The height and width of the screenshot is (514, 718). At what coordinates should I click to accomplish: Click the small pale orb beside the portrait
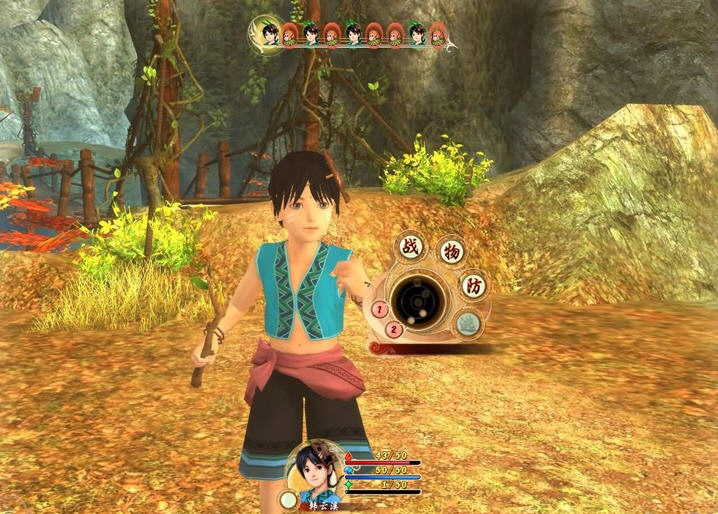coord(289,499)
